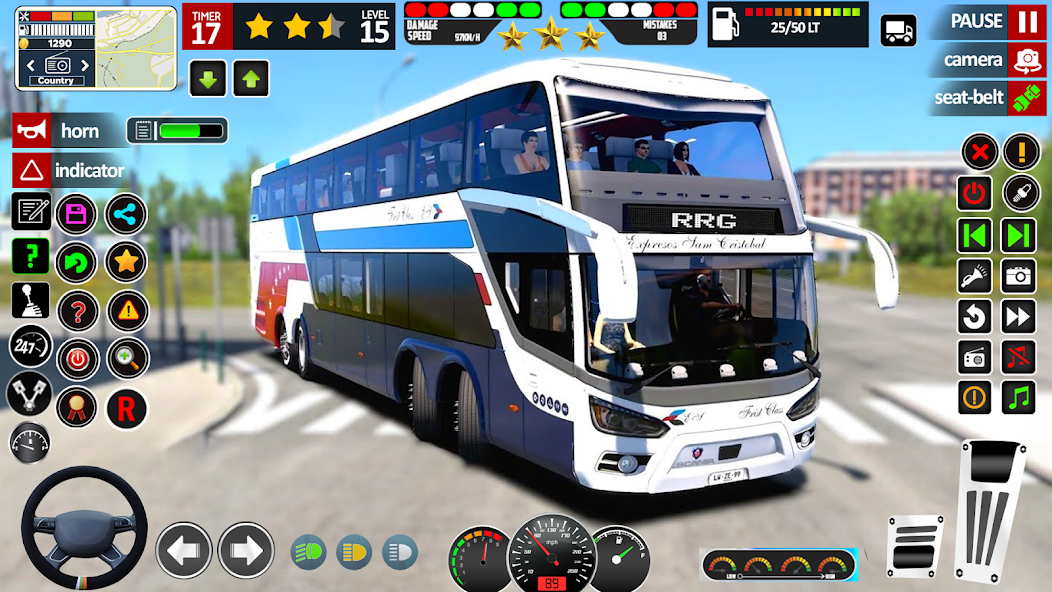Toggle the yellow headlight icon

[x=354, y=551]
